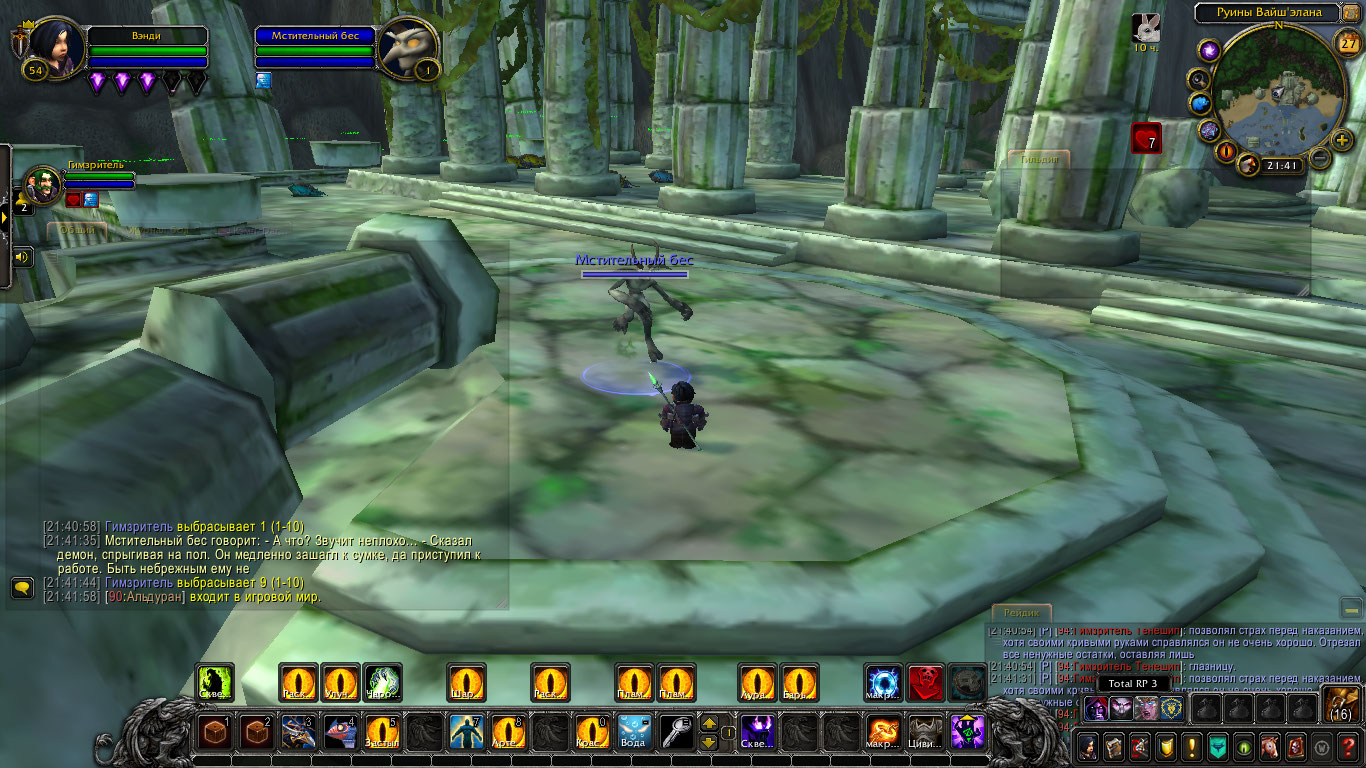Click the red heart 7 icon

click(x=1146, y=138)
